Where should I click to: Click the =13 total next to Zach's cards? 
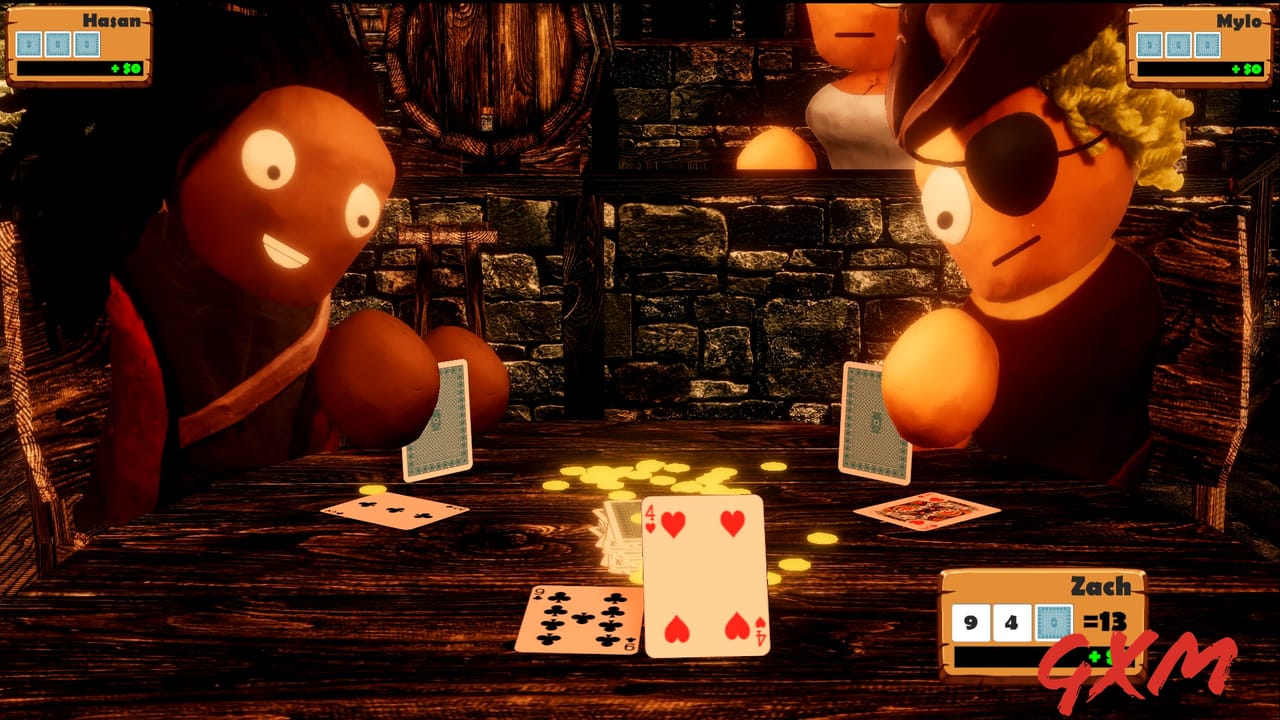pyautogui.click(x=1104, y=621)
